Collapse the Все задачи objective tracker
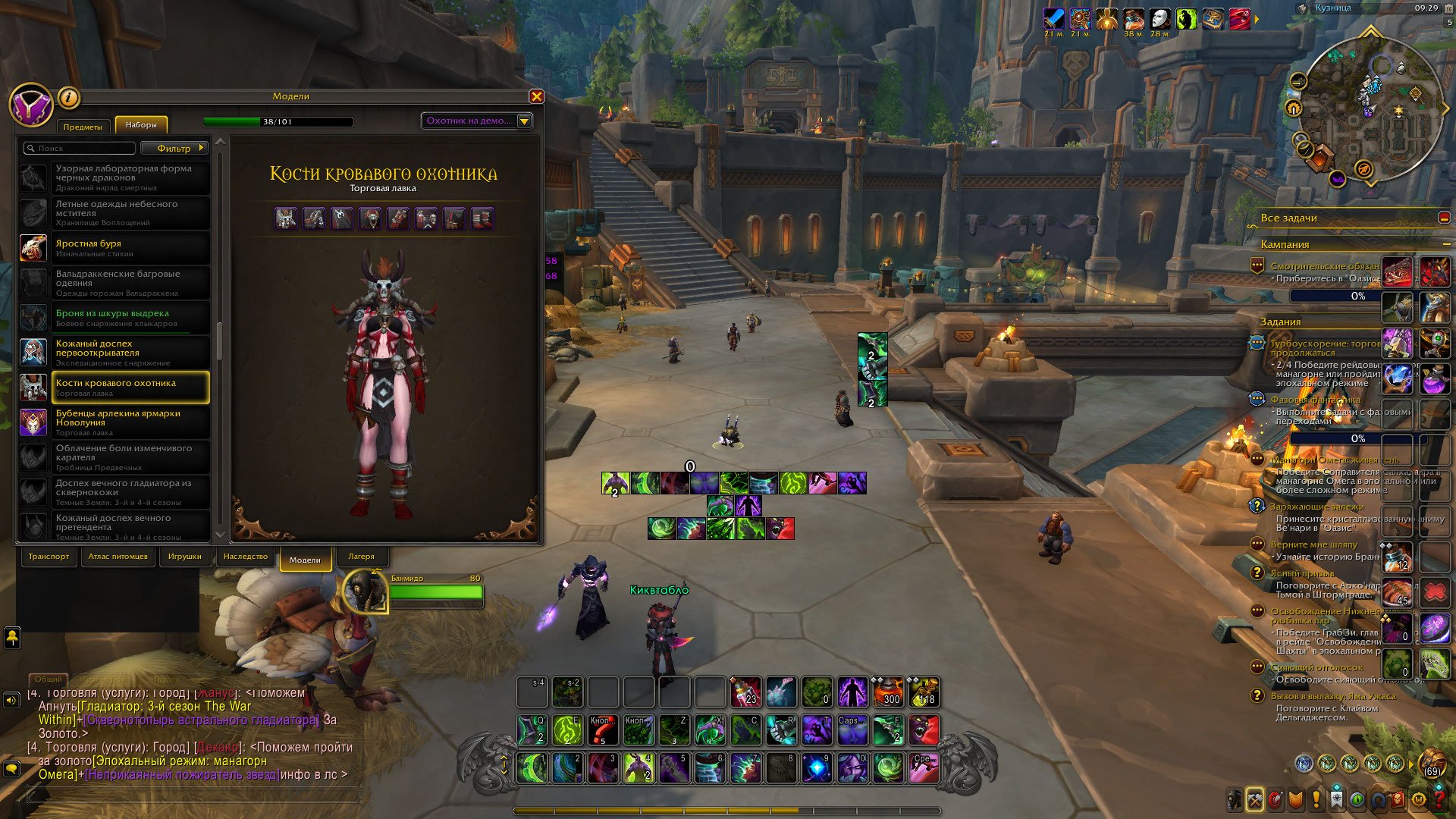This screenshot has width=1456, height=819. tap(1444, 218)
